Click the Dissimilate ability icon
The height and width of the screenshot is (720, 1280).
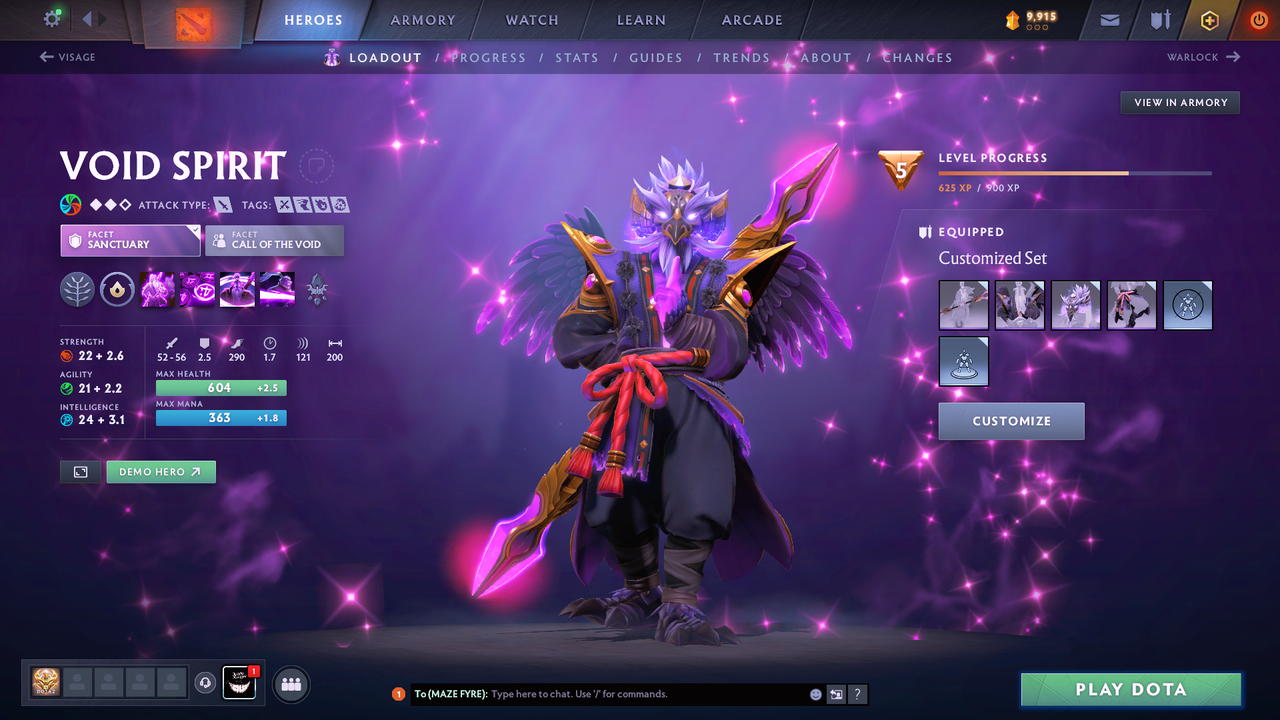click(197, 290)
